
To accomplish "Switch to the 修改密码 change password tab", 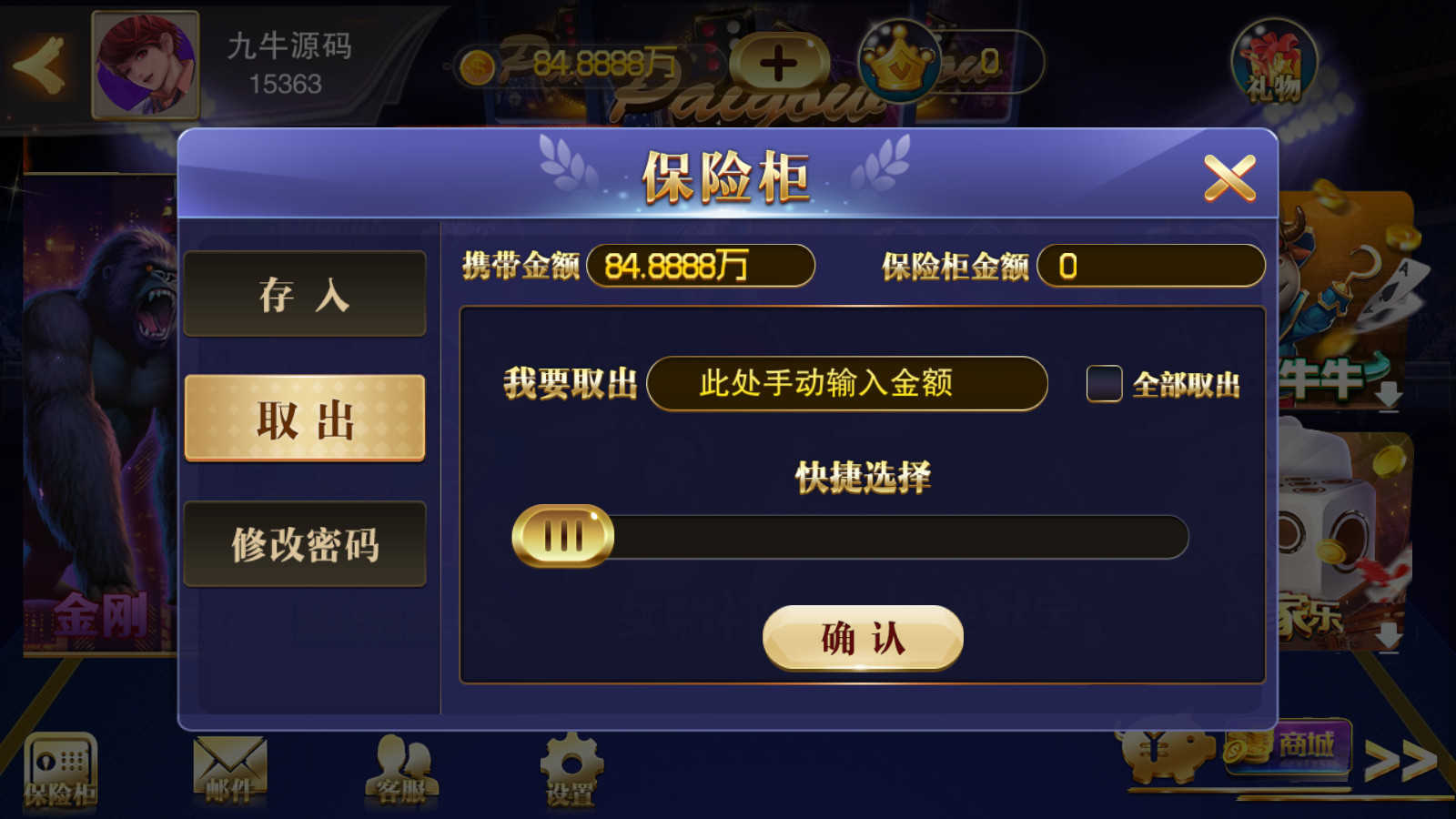I will 305,546.
